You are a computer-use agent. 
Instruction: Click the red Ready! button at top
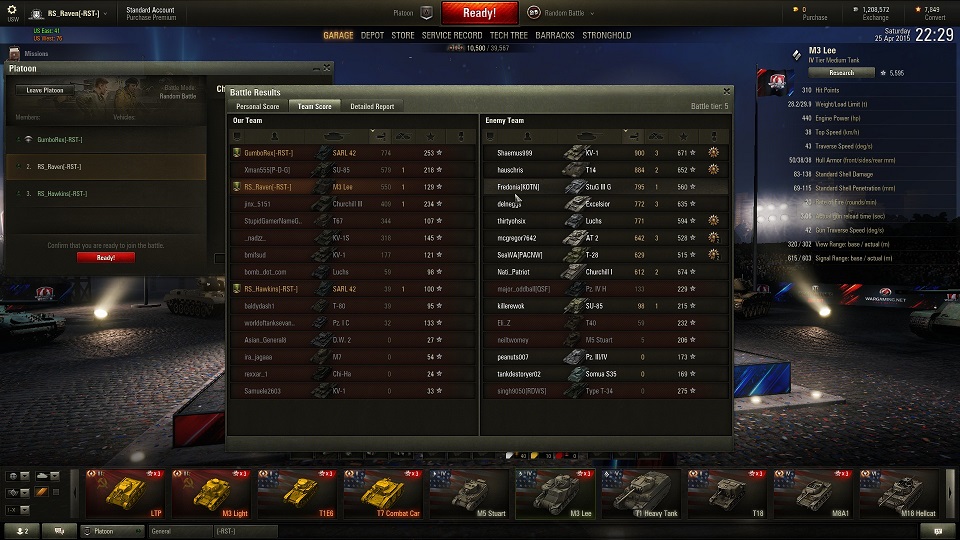point(479,13)
